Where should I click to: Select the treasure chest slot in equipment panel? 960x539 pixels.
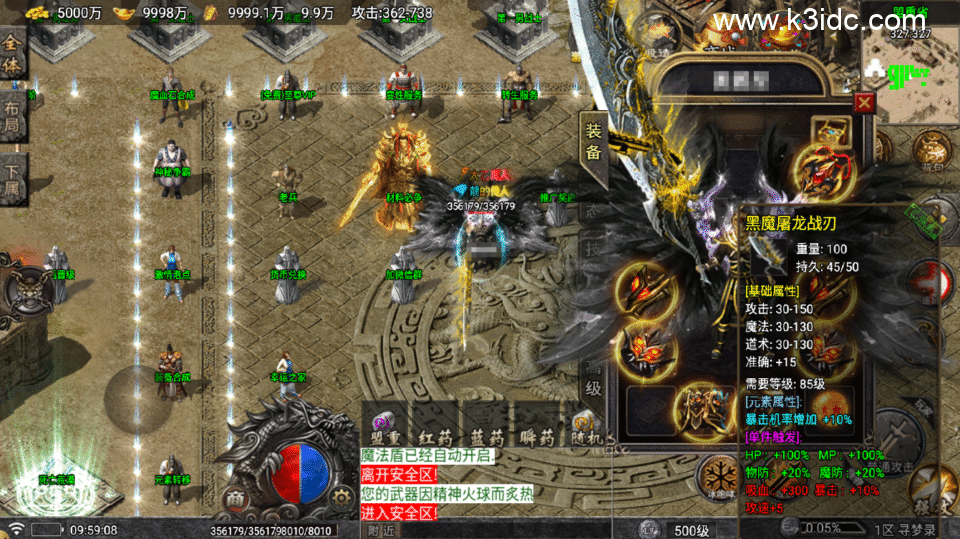830,131
